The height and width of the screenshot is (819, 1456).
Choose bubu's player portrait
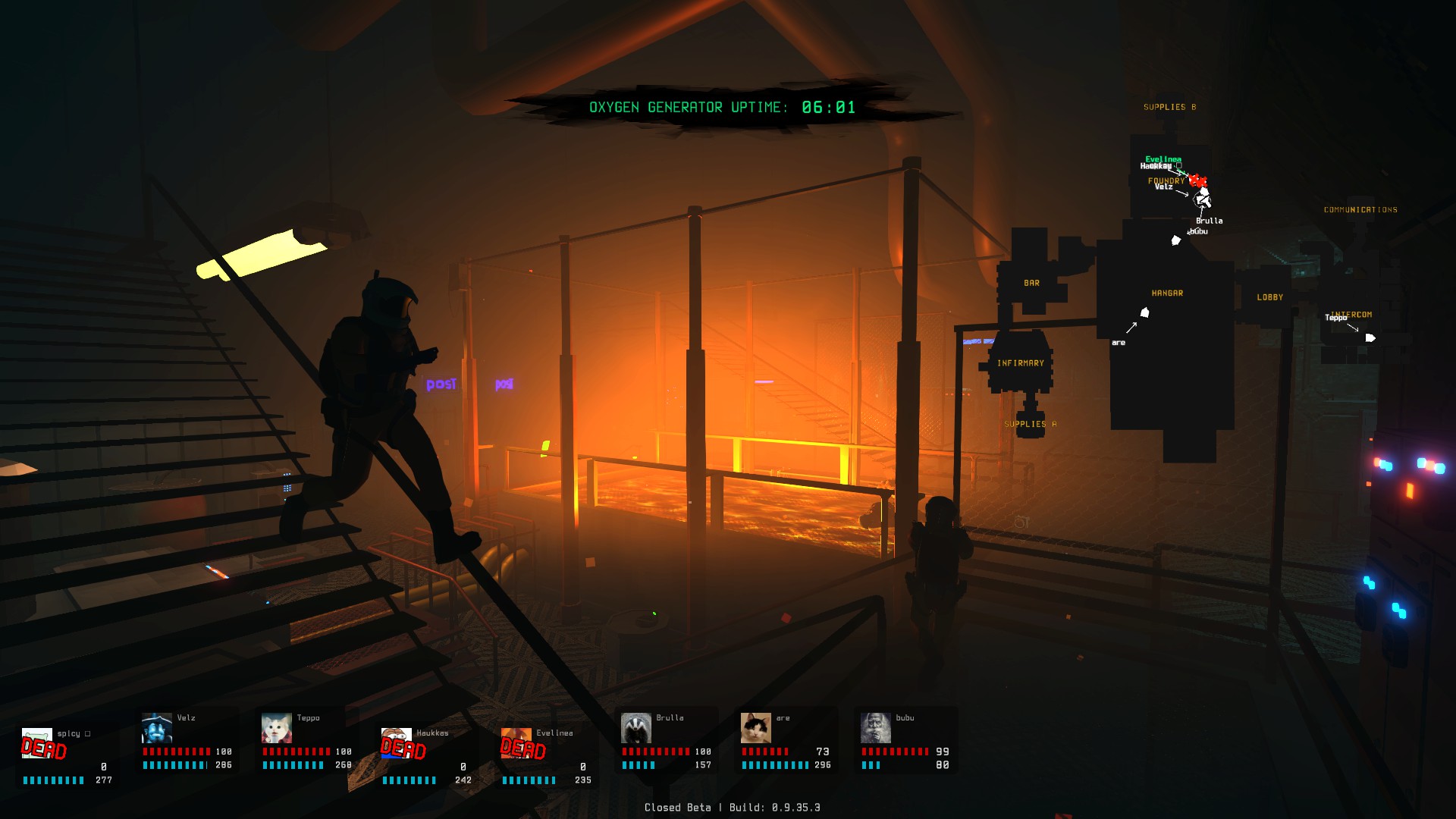pos(876,729)
